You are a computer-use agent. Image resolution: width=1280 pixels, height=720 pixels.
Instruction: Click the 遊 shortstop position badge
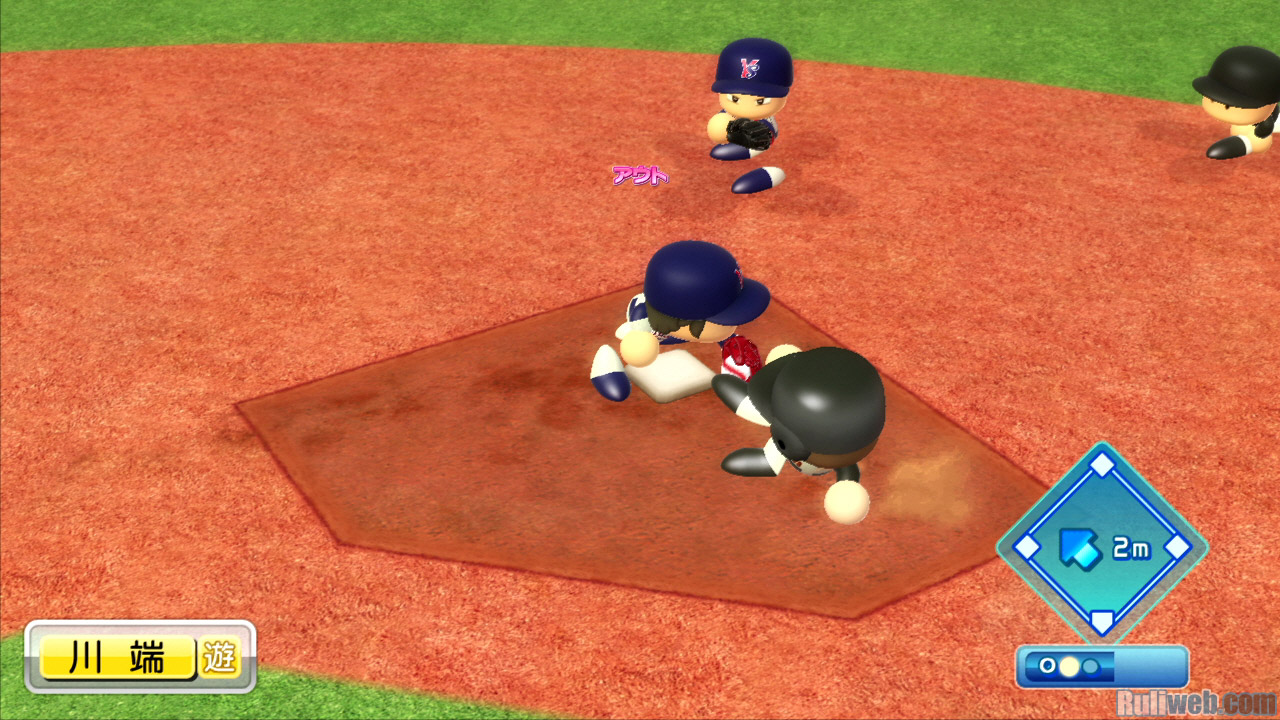click(219, 659)
